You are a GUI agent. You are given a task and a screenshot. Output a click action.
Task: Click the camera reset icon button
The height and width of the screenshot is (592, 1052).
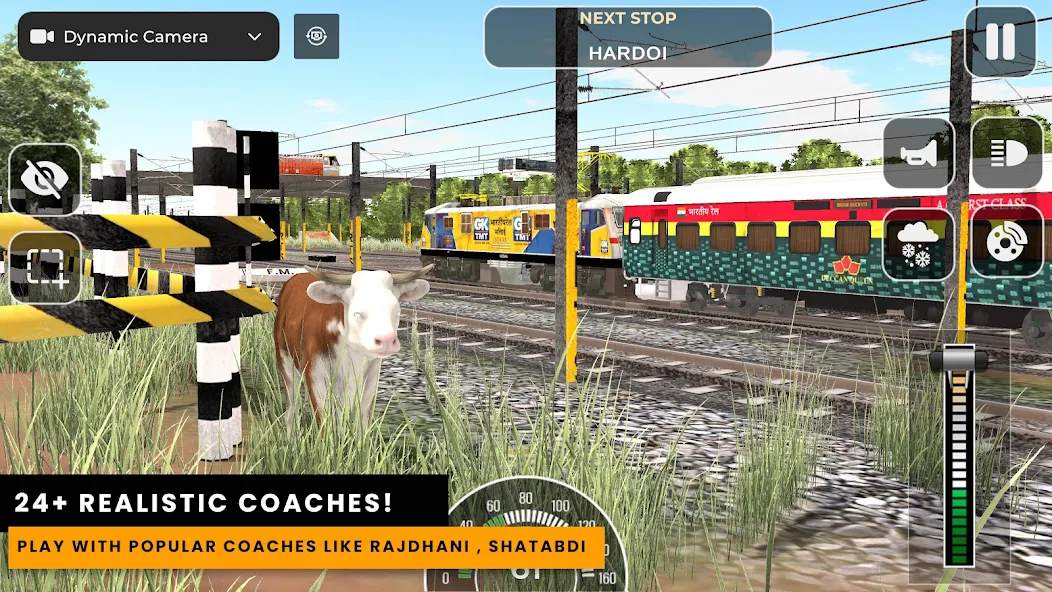tap(316, 37)
